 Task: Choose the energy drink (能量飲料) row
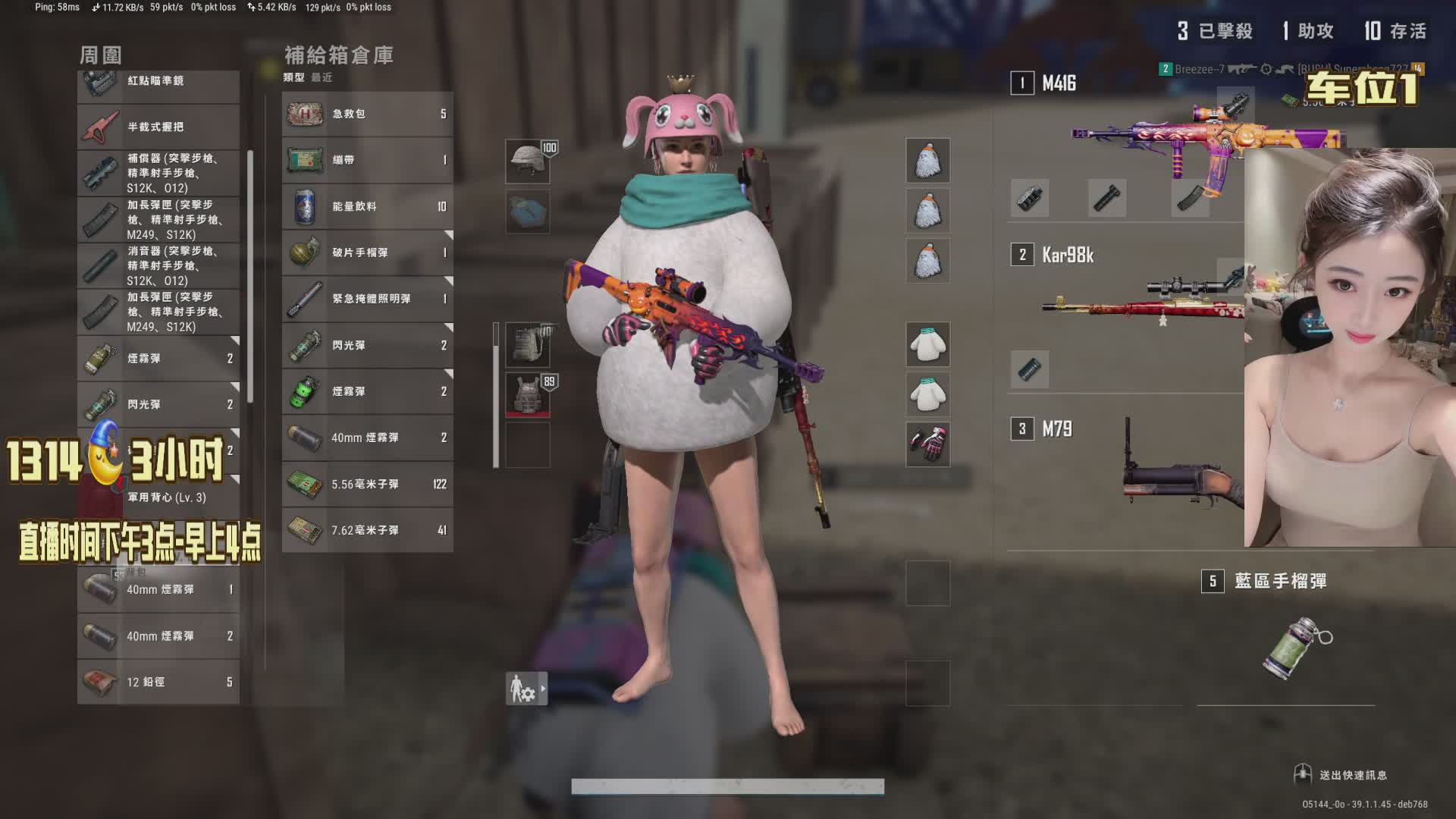tap(368, 207)
